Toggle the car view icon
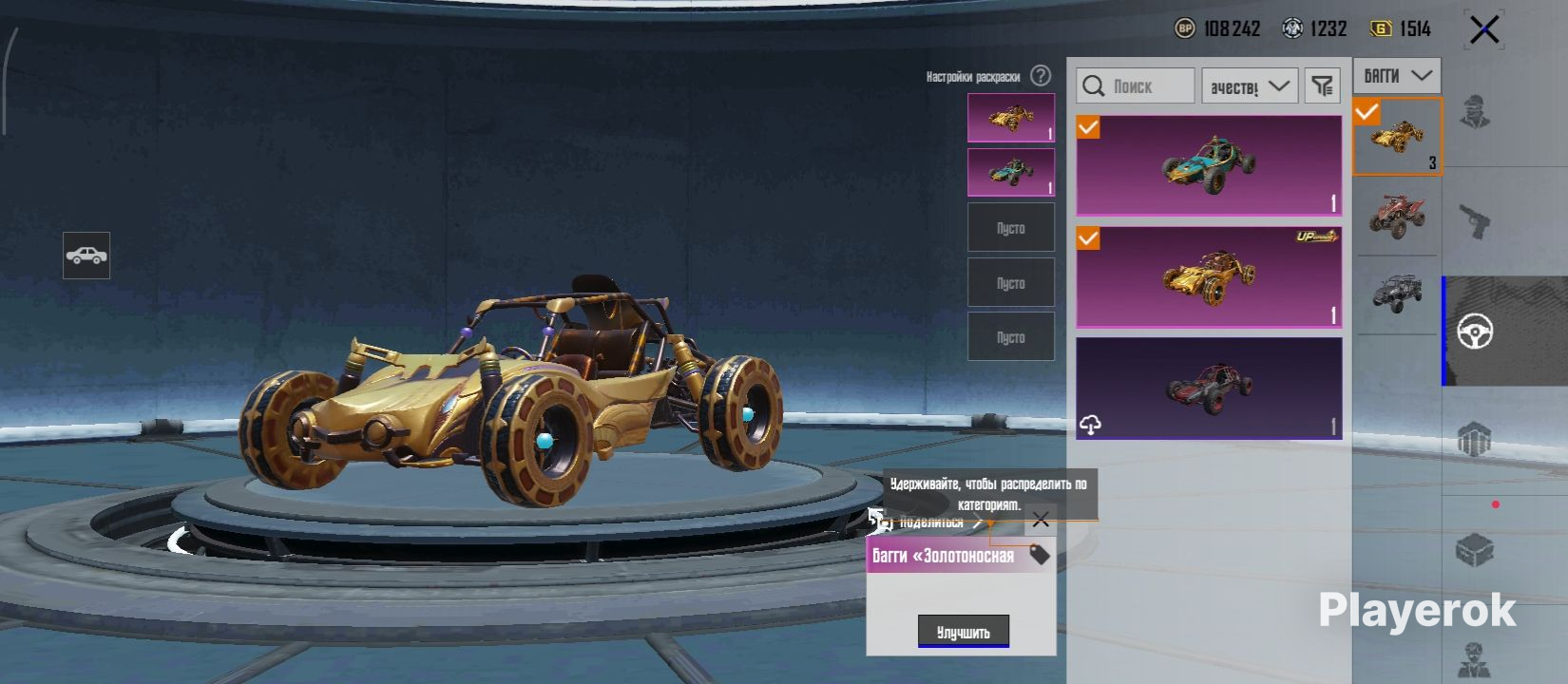This screenshot has height=684, width=1568. click(x=86, y=256)
